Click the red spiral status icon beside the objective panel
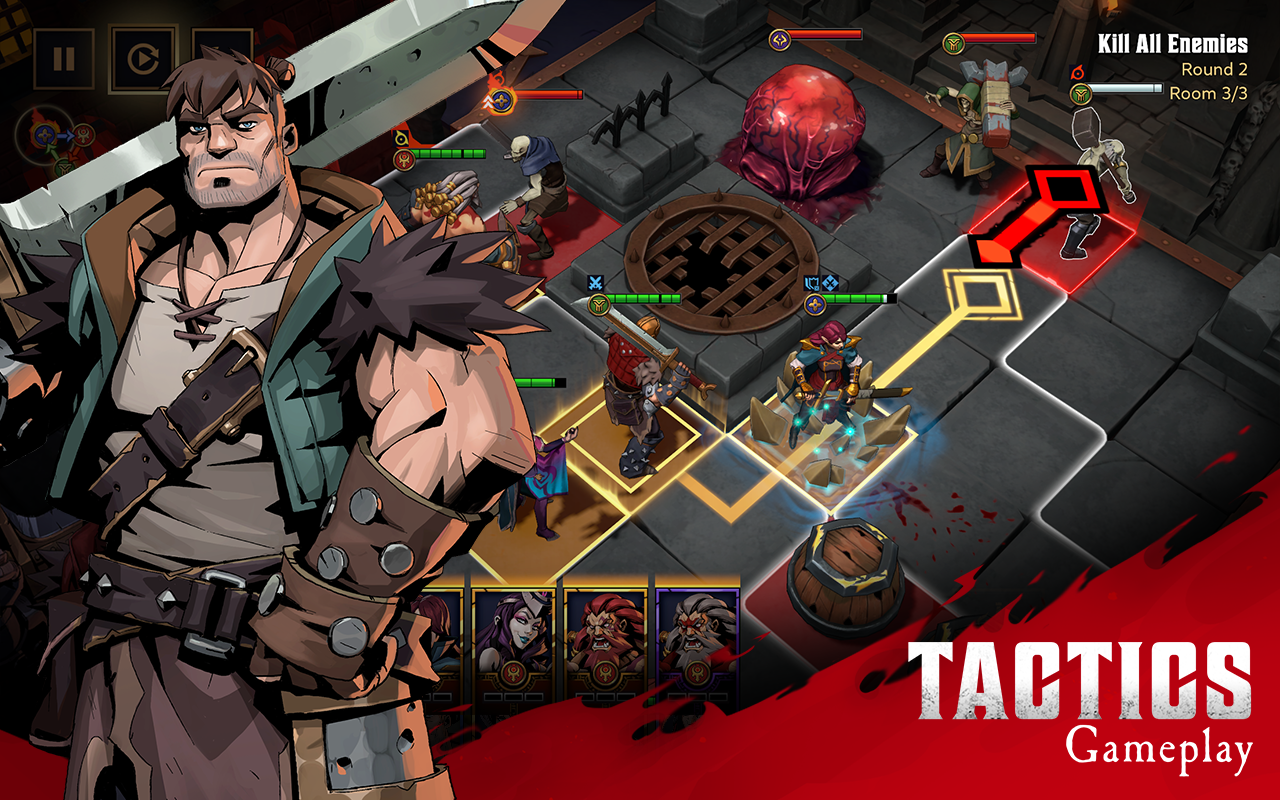1280x800 pixels. coord(1076,71)
